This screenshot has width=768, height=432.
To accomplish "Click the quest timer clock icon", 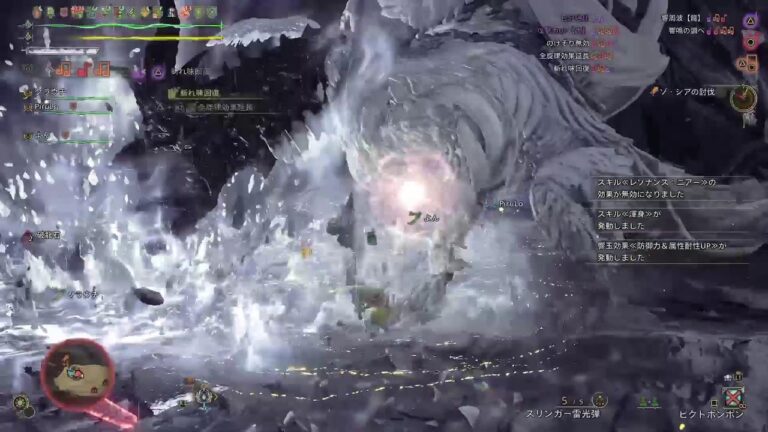I will 743,98.
